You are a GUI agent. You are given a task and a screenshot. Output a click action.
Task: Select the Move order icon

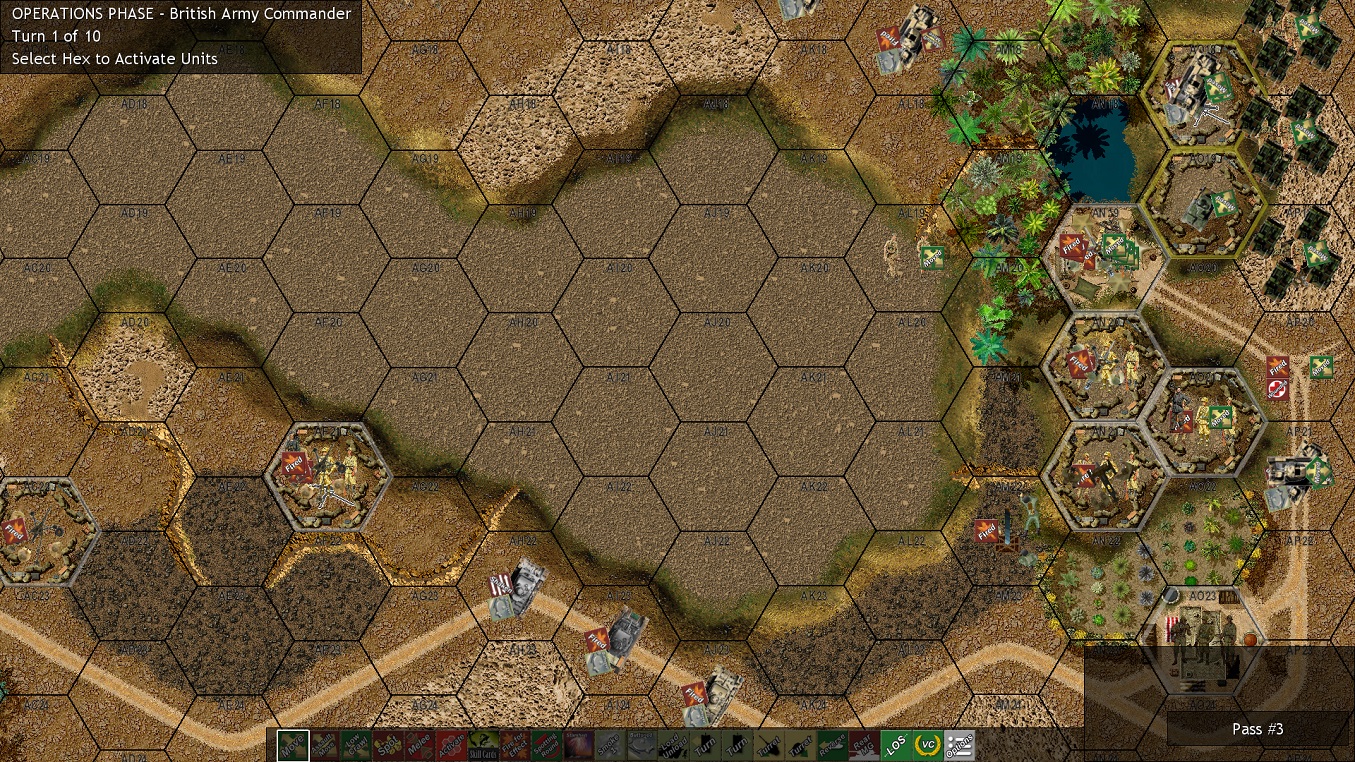pos(291,746)
